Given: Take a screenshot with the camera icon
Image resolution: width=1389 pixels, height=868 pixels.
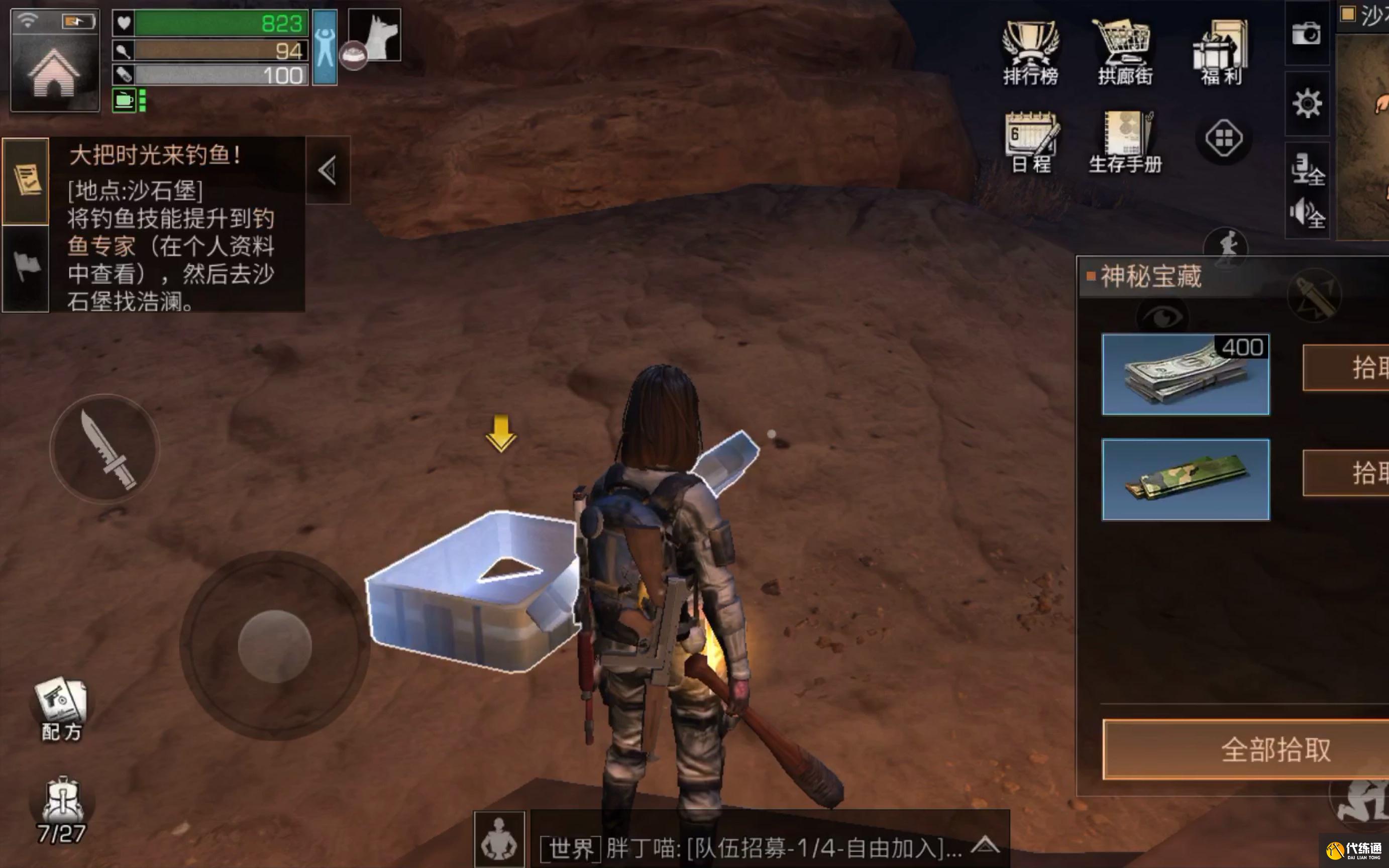Looking at the screenshot, I should (x=1306, y=34).
